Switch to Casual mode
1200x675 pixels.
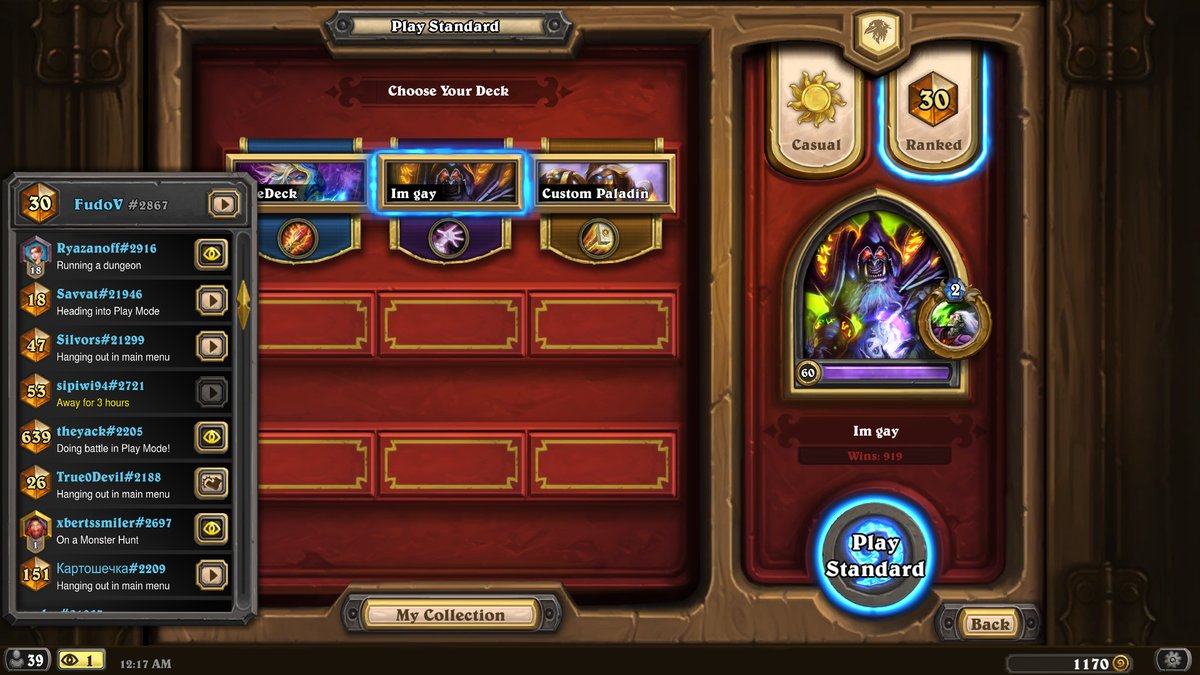(815, 108)
